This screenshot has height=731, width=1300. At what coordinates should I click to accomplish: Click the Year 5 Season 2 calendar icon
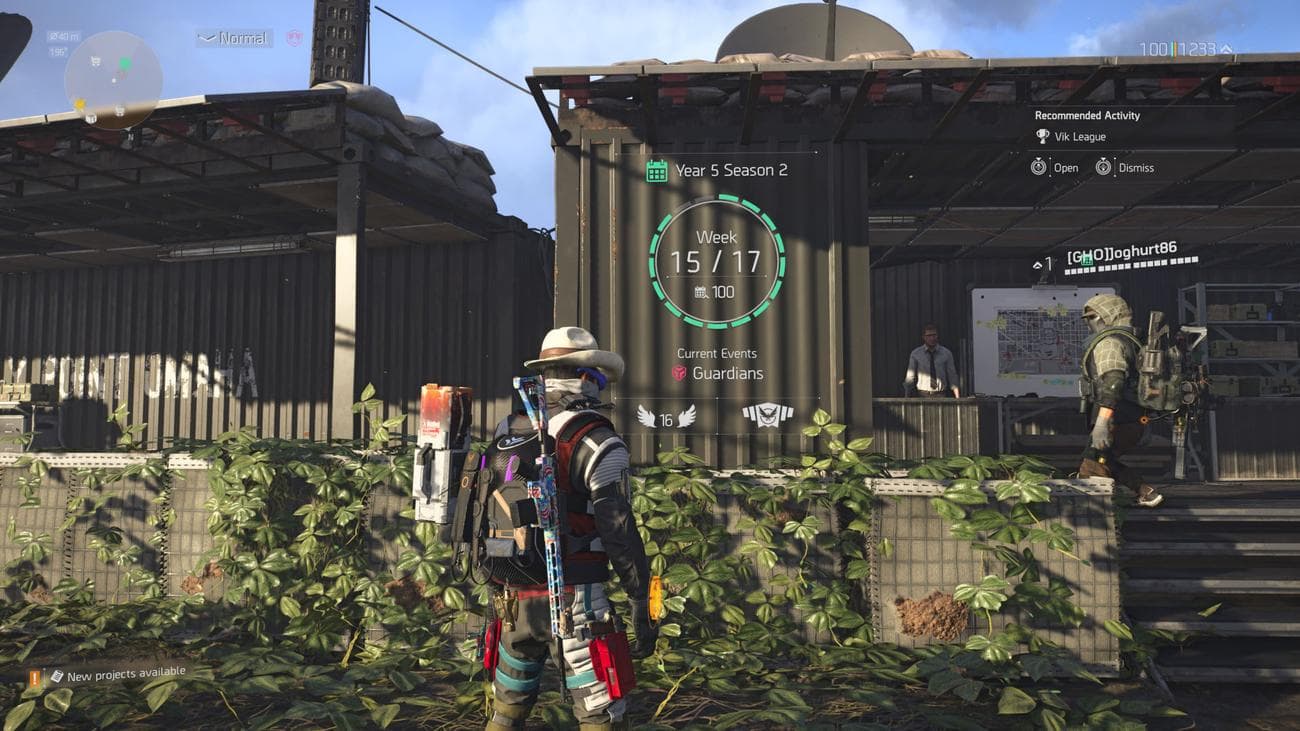point(655,169)
